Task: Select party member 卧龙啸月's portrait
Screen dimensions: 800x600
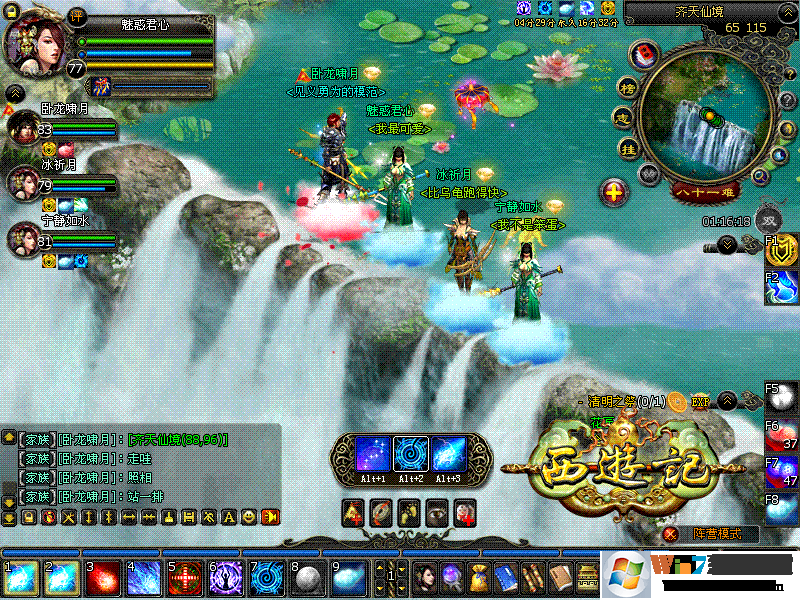Action: pyautogui.click(x=23, y=129)
